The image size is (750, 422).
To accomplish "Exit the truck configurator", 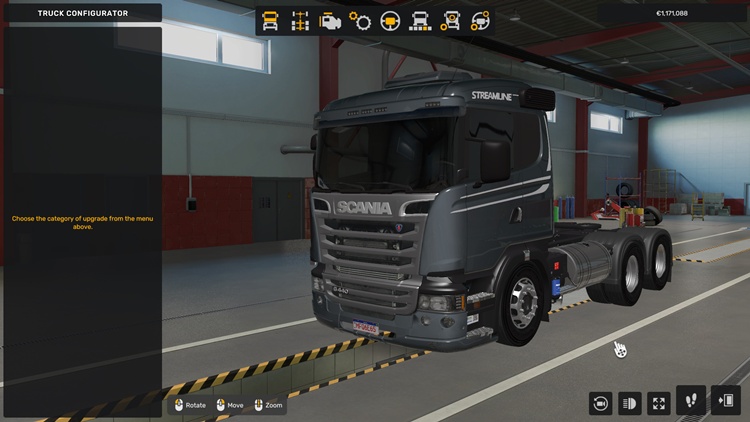I will point(725,401).
